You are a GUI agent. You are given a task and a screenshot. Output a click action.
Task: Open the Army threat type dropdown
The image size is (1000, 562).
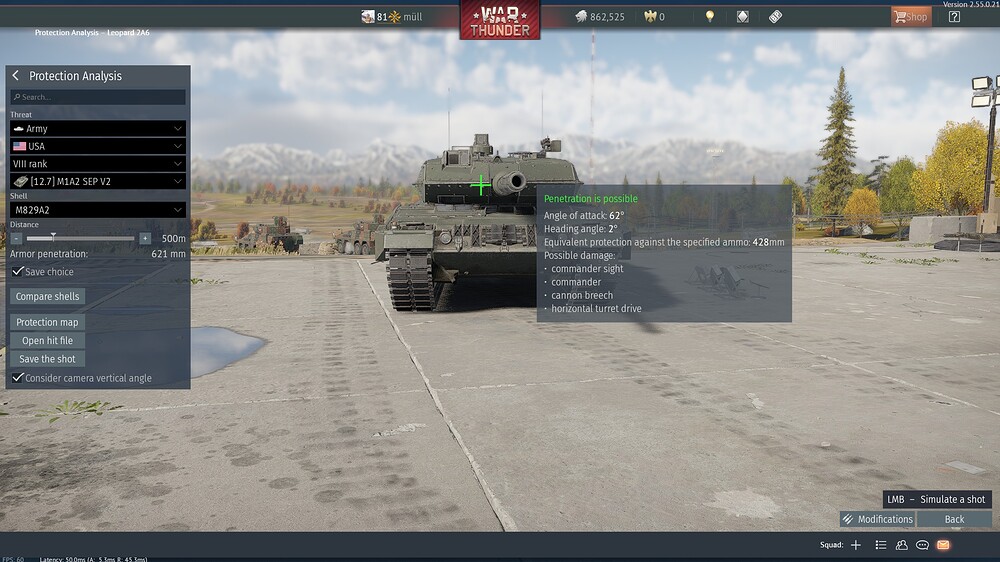98,128
